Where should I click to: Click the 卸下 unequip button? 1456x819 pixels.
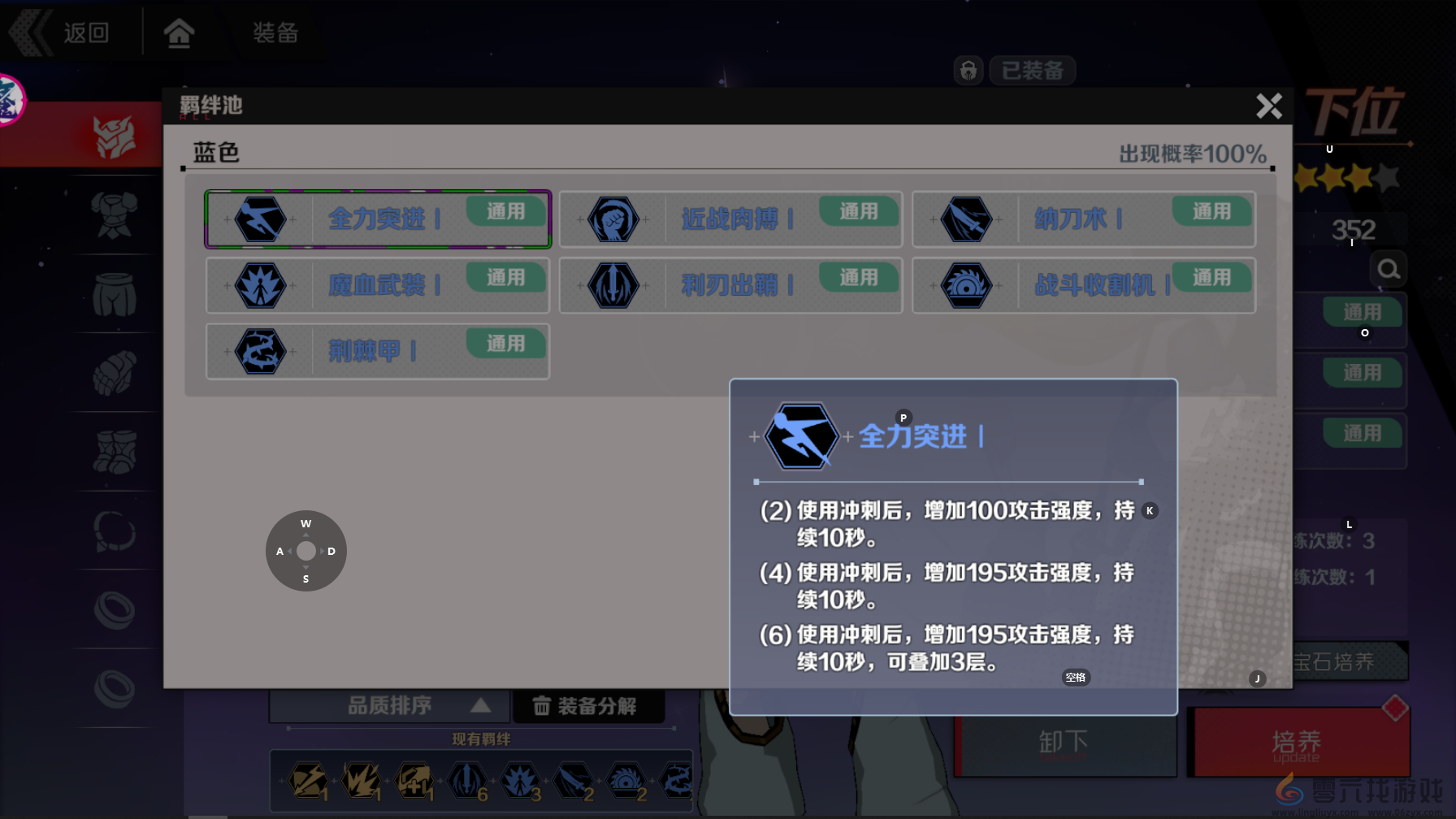[x=1064, y=742]
